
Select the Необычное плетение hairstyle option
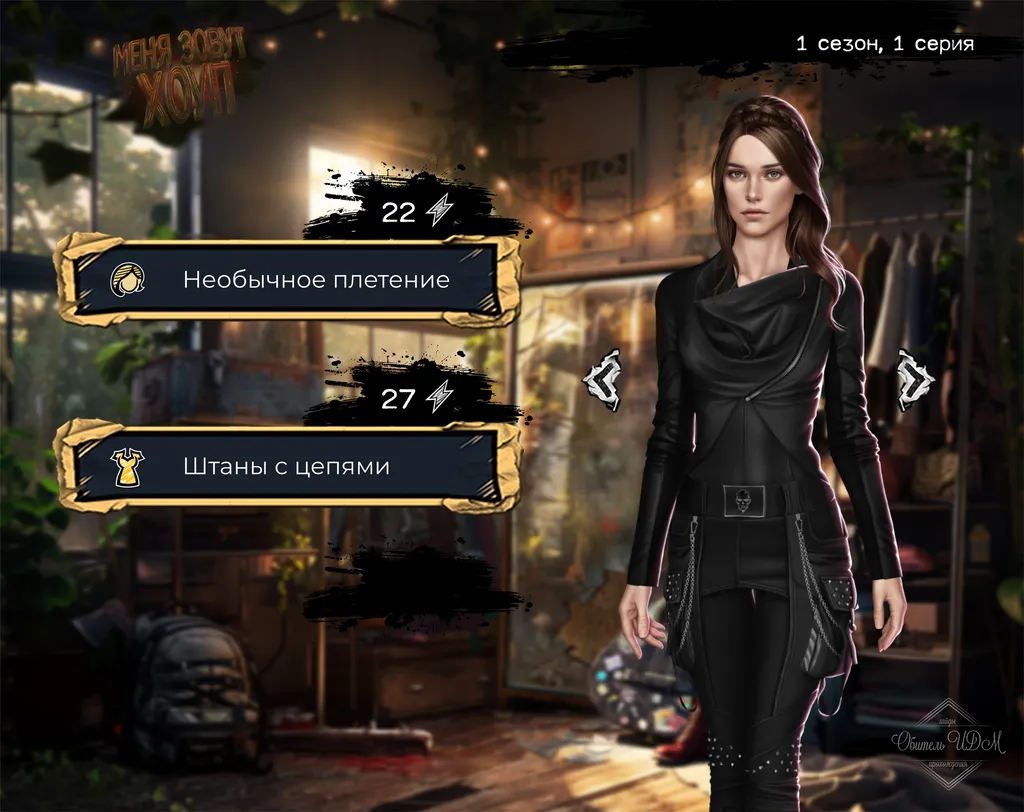click(x=288, y=280)
